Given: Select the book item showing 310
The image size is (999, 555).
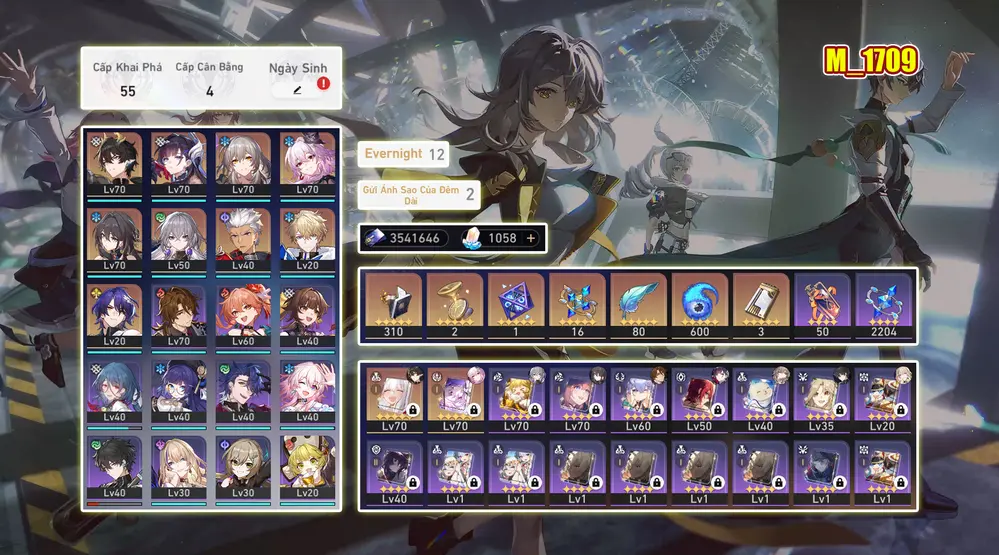Looking at the screenshot, I should coord(394,304).
